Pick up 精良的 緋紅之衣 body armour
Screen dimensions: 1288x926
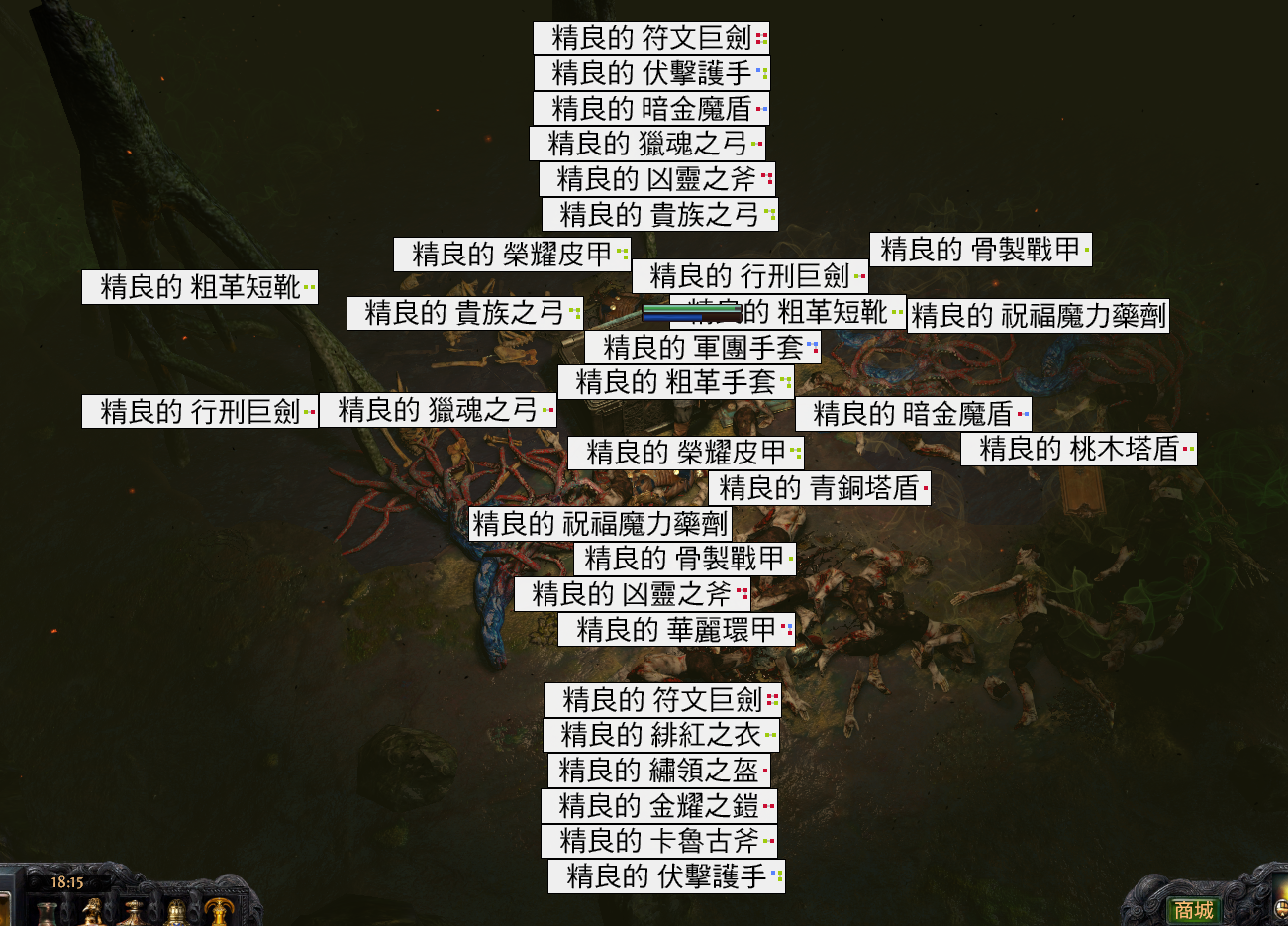coord(663,736)
